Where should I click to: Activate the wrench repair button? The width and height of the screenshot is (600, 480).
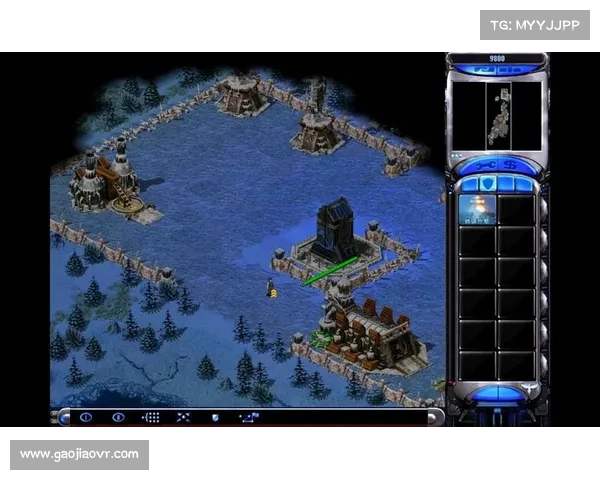(482, 165)
